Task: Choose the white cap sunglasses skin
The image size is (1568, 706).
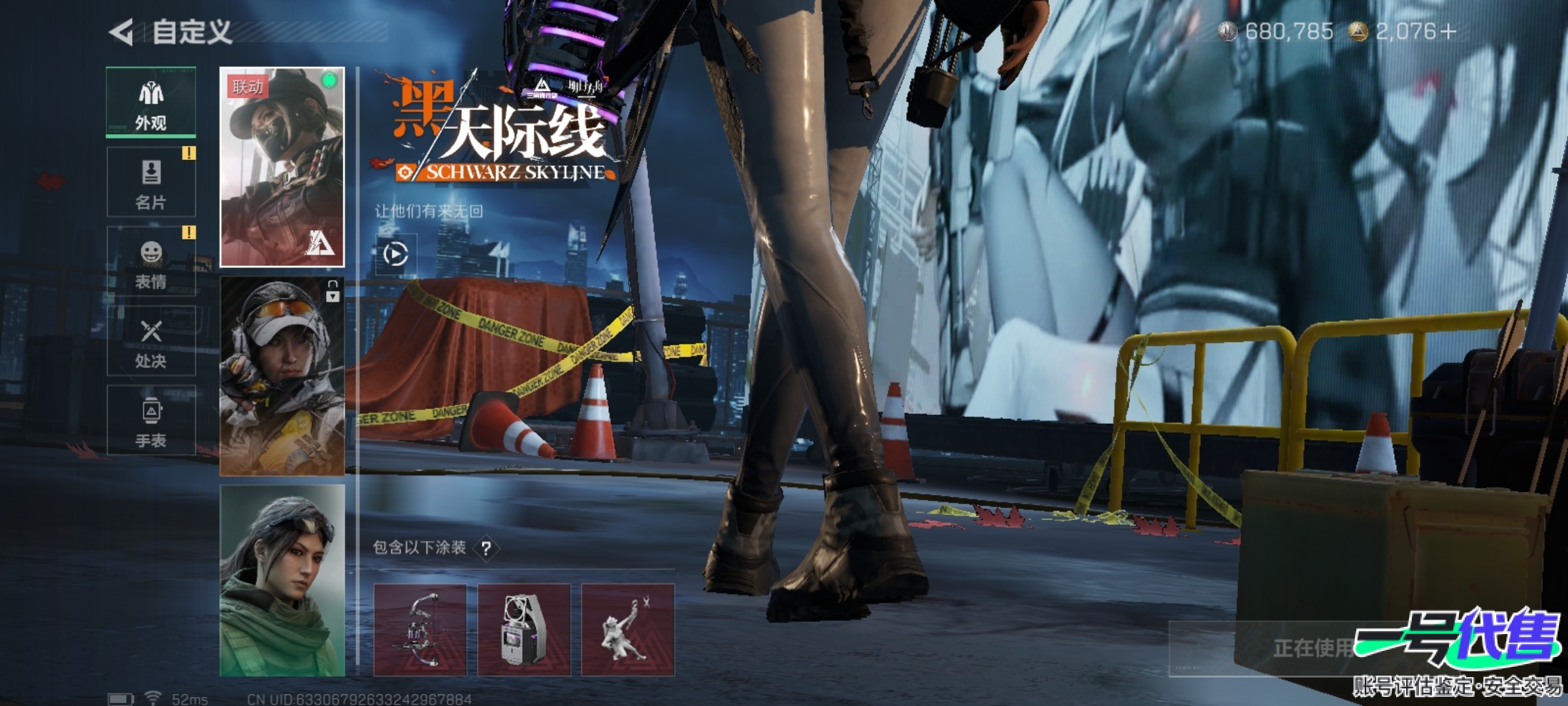Action: tap(282, 376)
